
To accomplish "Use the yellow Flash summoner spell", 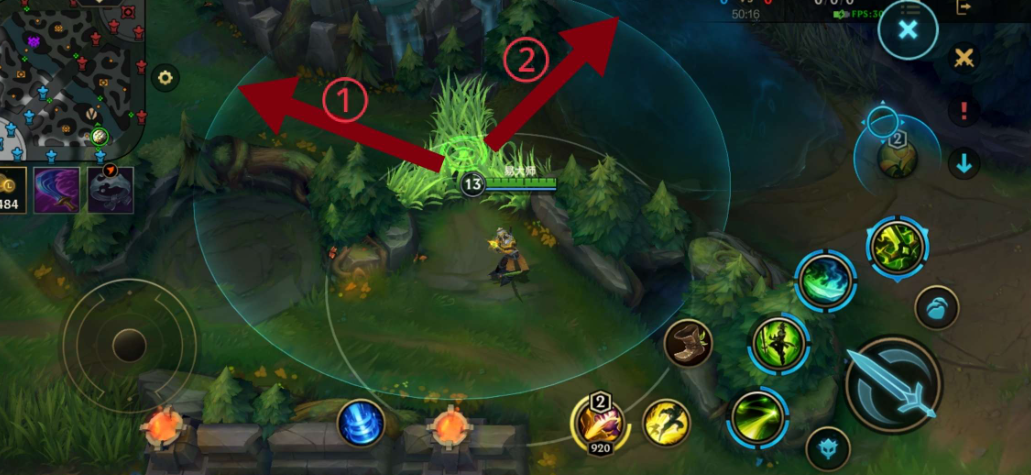I will click(x=667, y=422).
